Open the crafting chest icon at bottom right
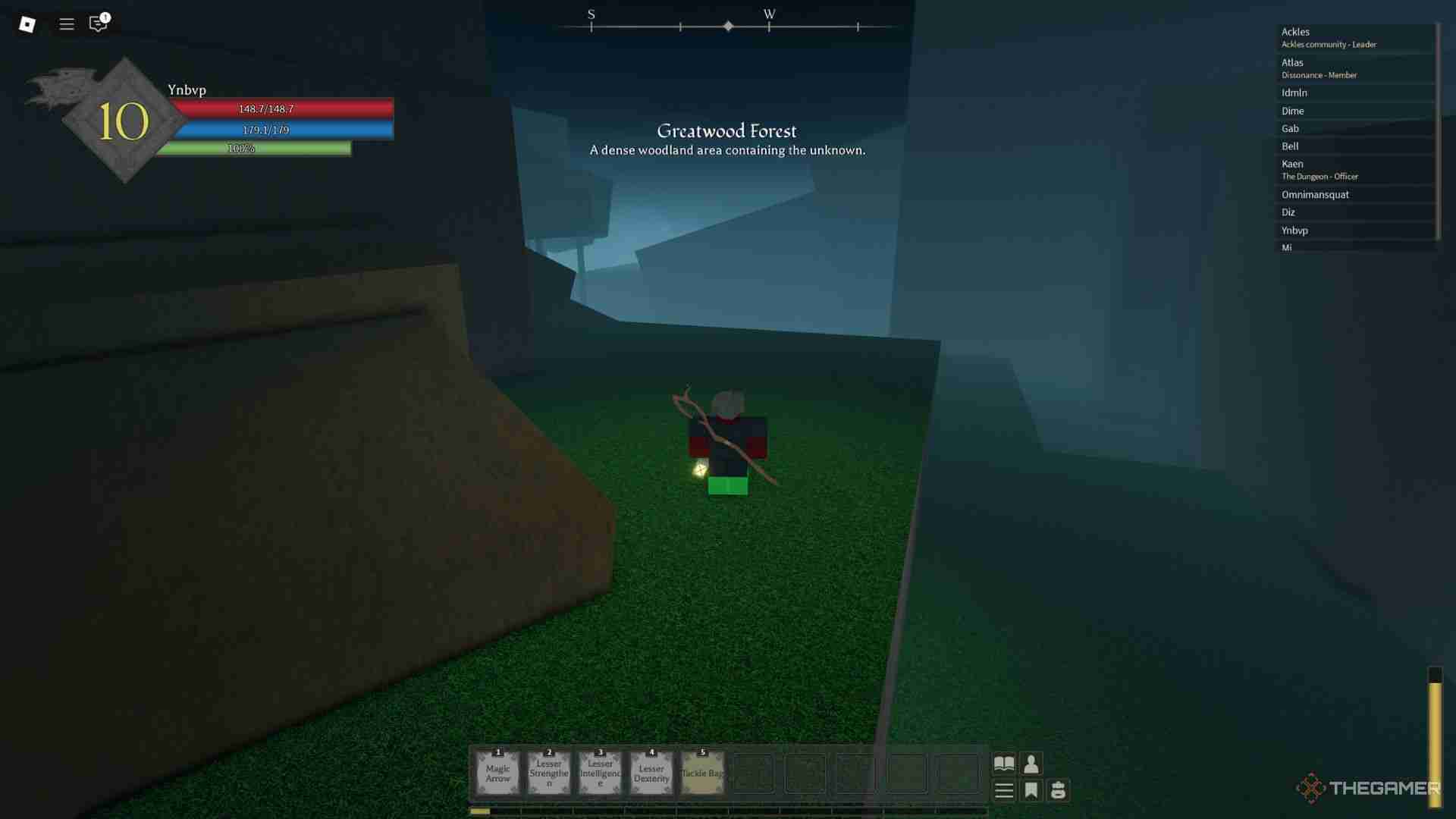The height and width of the screenshot is (819, 1456). pos(1059,789)
